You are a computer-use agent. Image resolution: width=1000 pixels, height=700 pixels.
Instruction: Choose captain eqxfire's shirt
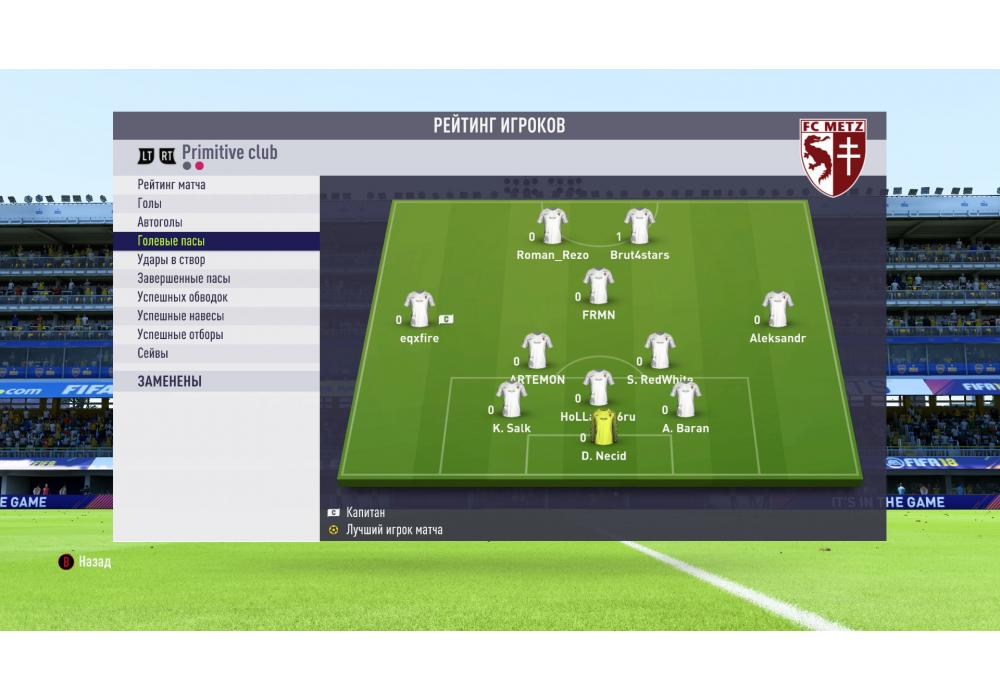point(419,309)
